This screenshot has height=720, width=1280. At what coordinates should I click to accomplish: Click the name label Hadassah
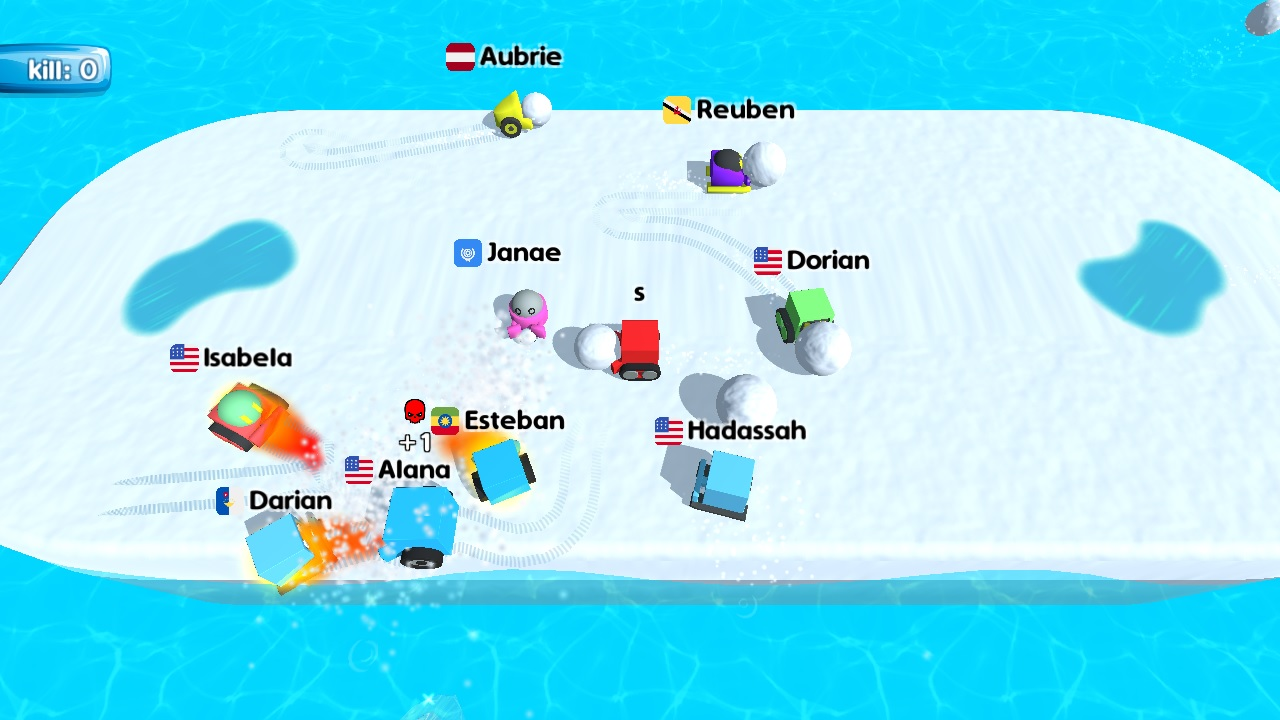[745, 430]
